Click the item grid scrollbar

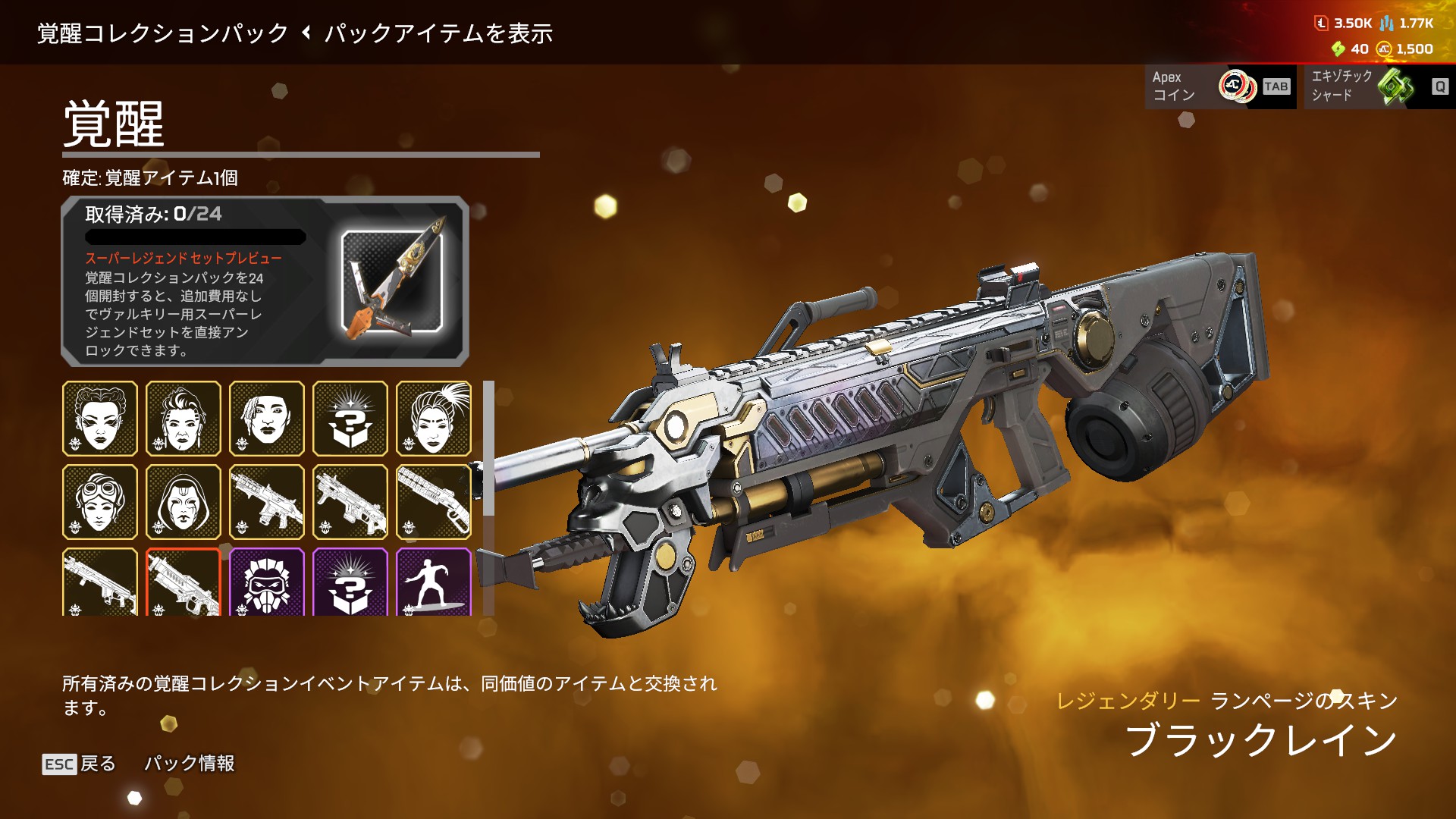(x=489, y=447)
